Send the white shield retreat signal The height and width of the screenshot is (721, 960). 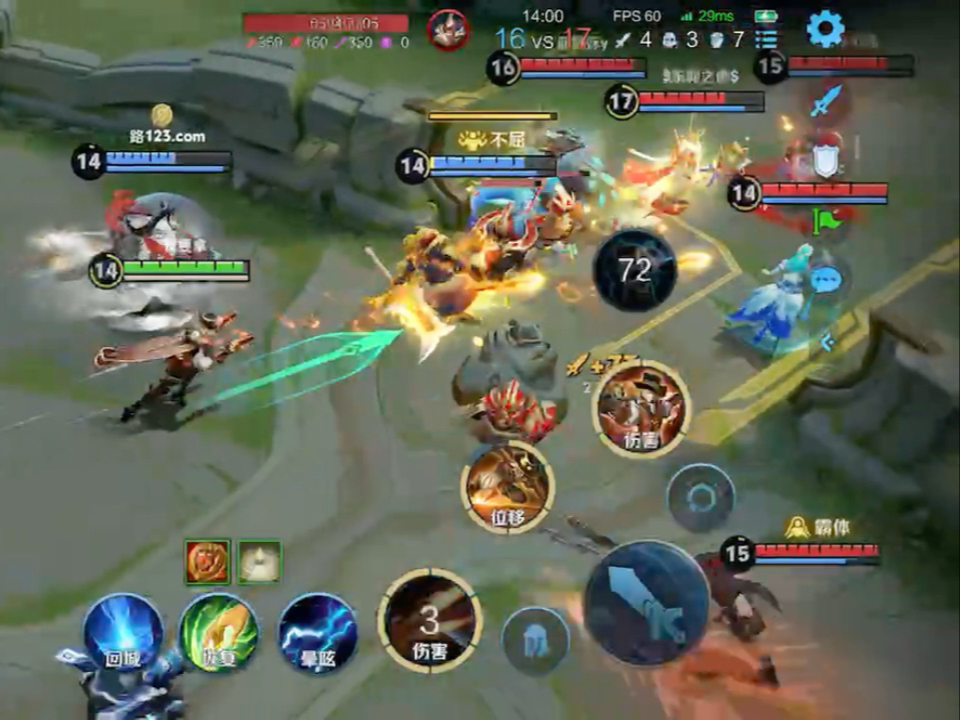coord(824,160)
